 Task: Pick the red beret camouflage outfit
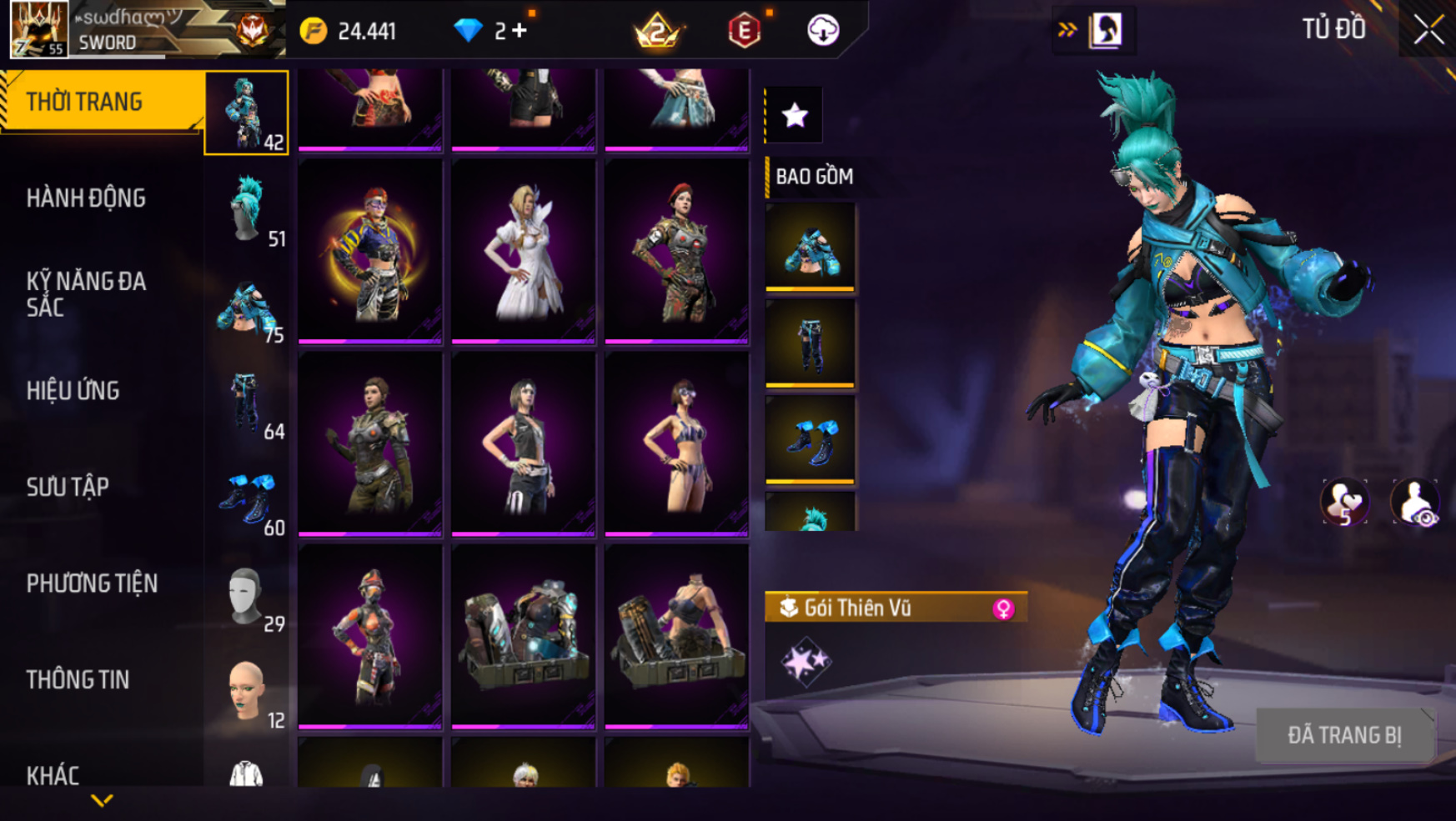pos(676,251)
